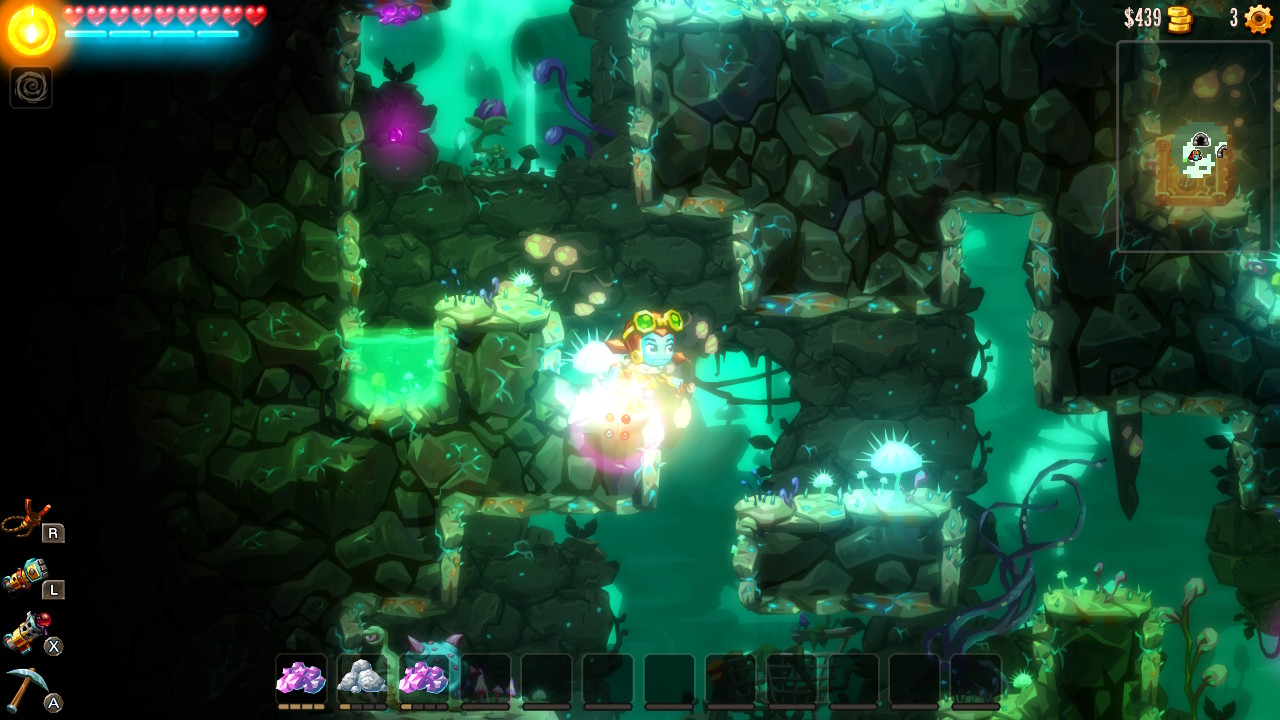The image size is (1280, 720).
Task: Click the glowing lantern icon
Action: pos(31,30)
